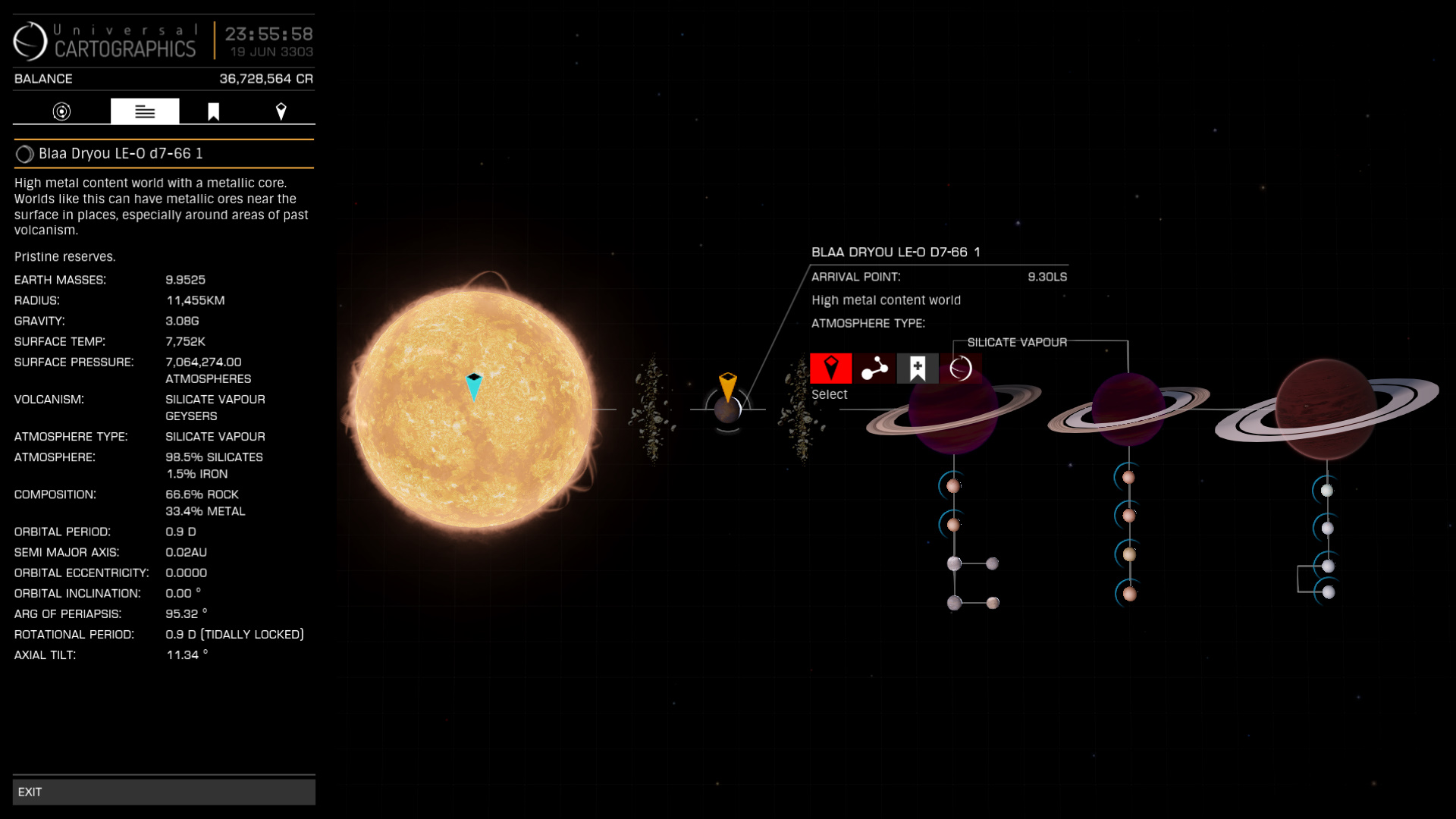Open the concentric circles system overview tab

(61, 111)
